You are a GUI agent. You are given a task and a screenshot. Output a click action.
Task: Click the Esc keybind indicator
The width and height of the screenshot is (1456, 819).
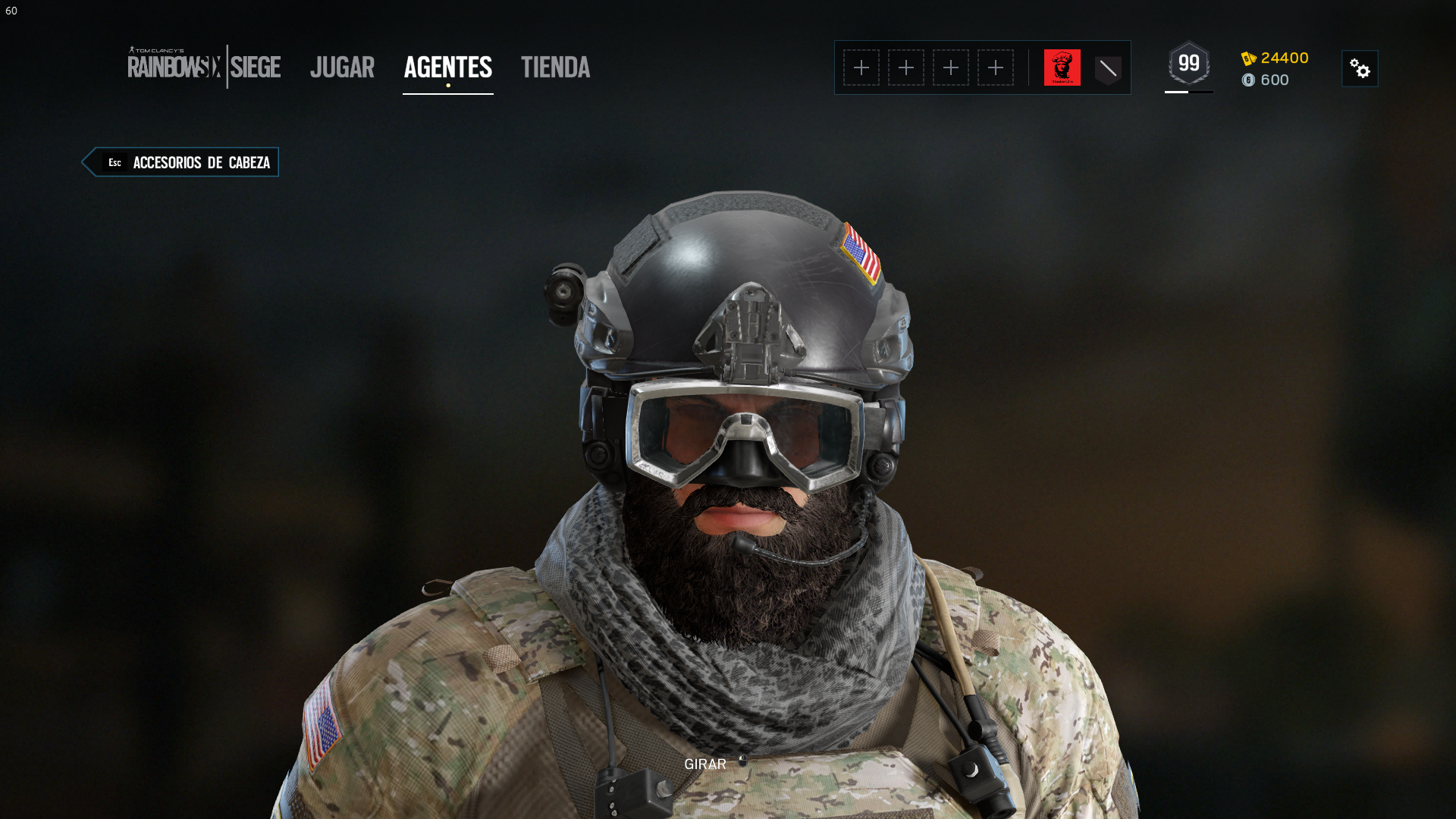click(x=115, y=162)
